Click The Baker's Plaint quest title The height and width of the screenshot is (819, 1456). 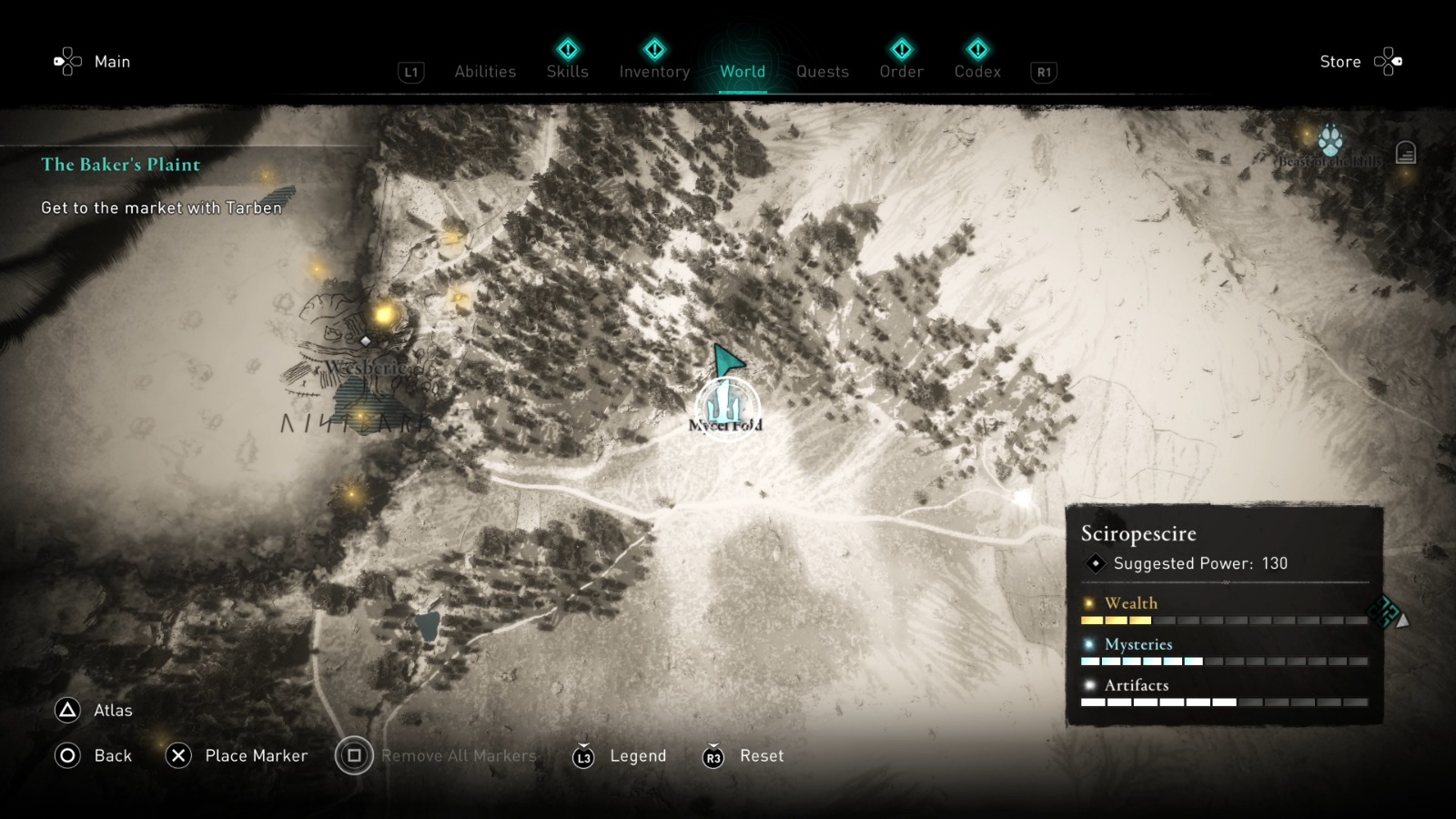point(119,165)
